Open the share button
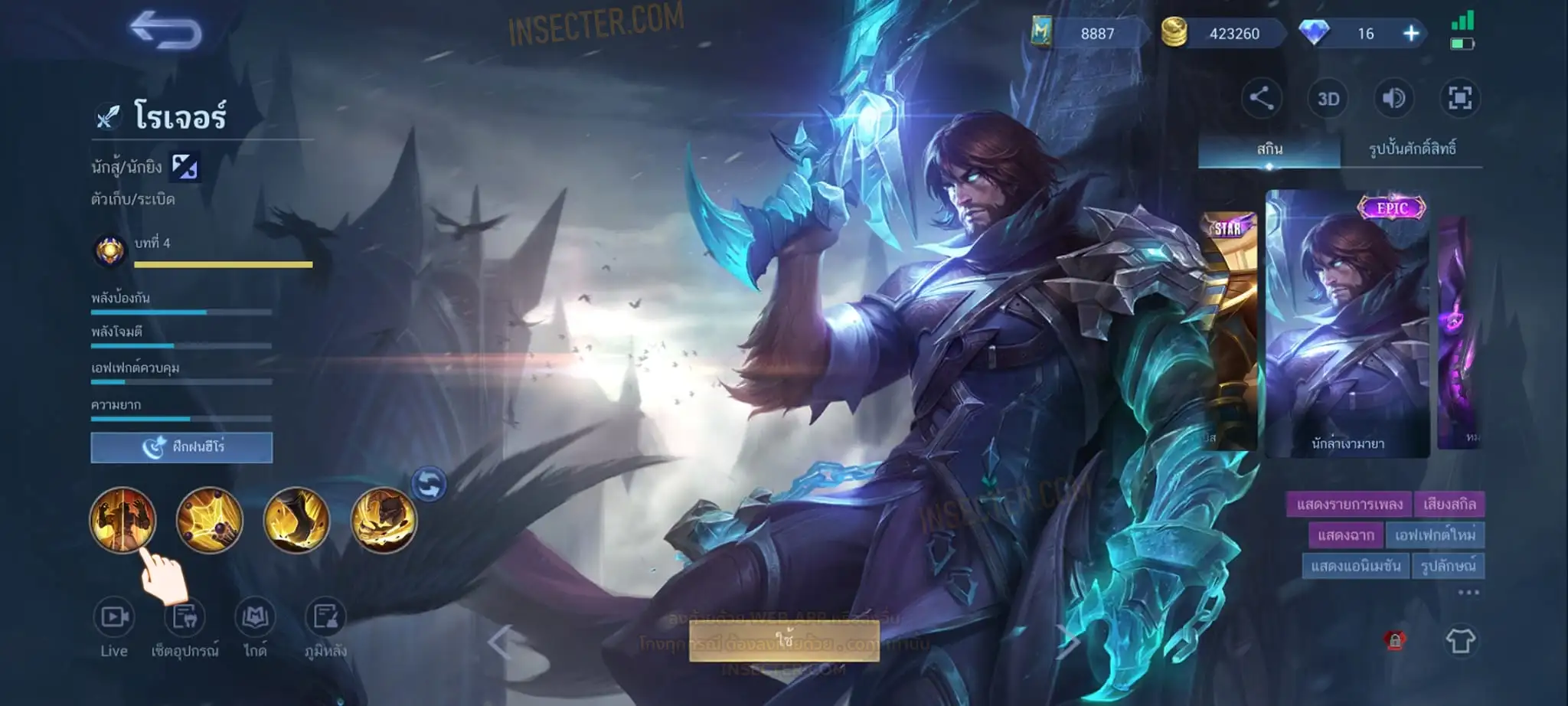Image resolution: width=1568 pixels, height=706 pixels. click(x=1261, y=98)
